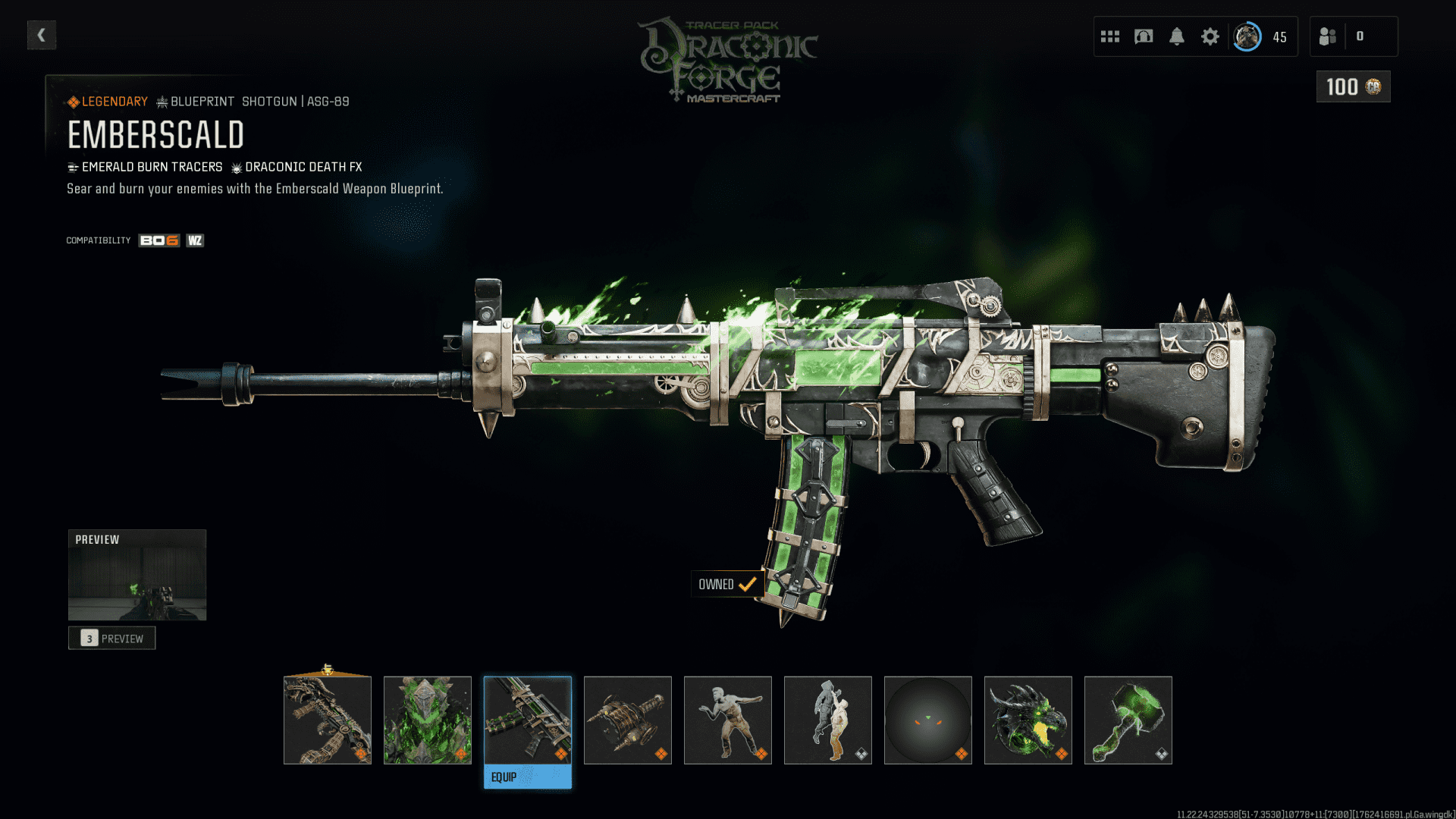This screenshot has width=1456, height=819.
Task: Click the Preview button below the thumbnail
Action: point(112,639)
